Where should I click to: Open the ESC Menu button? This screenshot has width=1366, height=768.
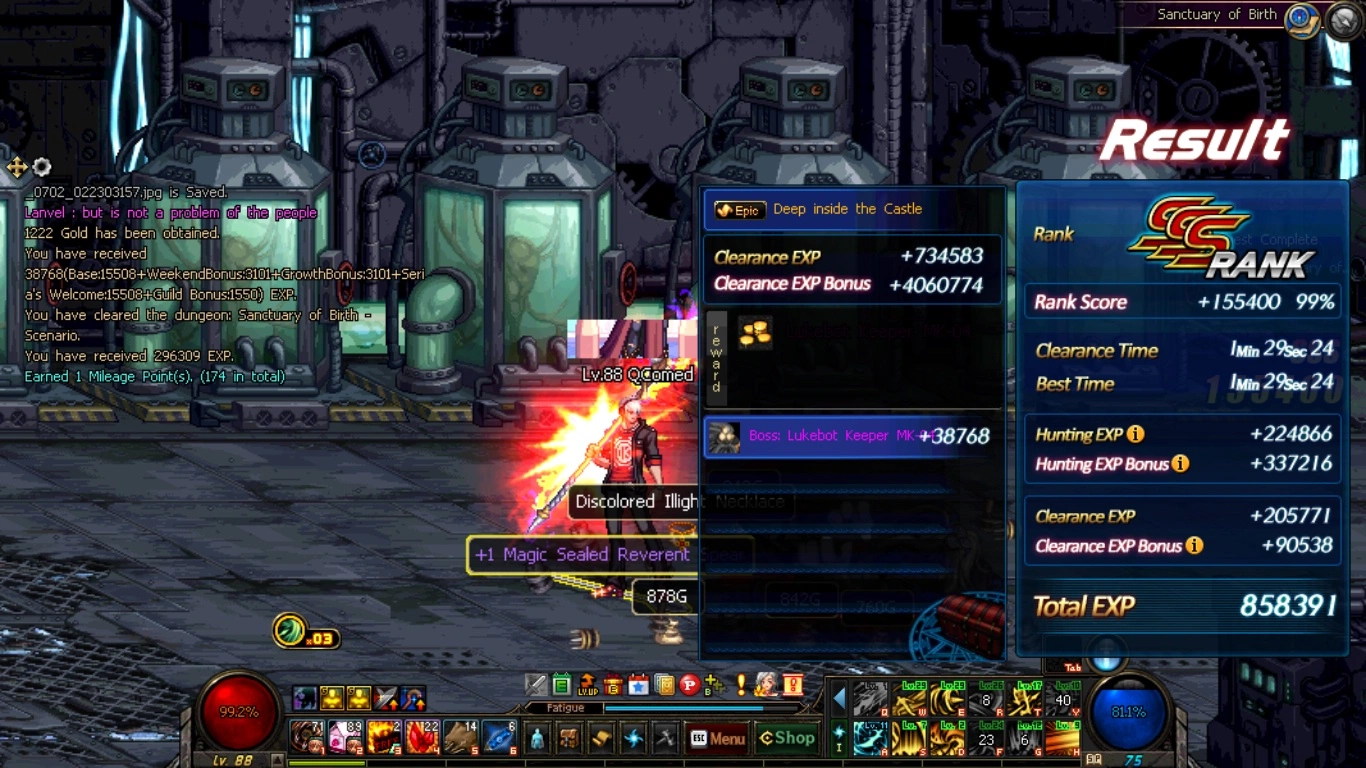(718, 739)
